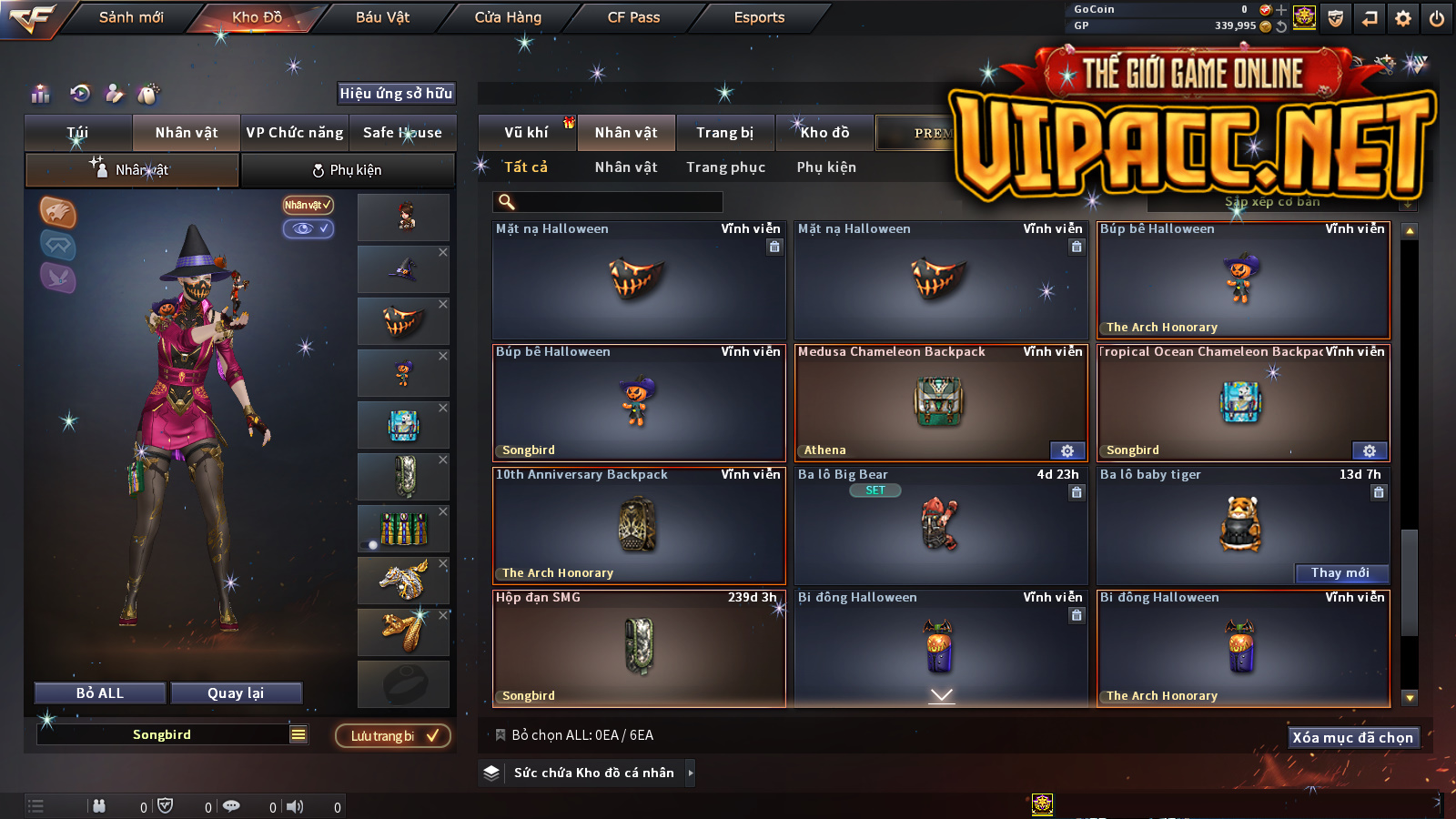Image resolution: width=1456 pixels, height=819 pixels.
Task: Choose the Vũ khí inventory tab
Action: coord(526,133)
